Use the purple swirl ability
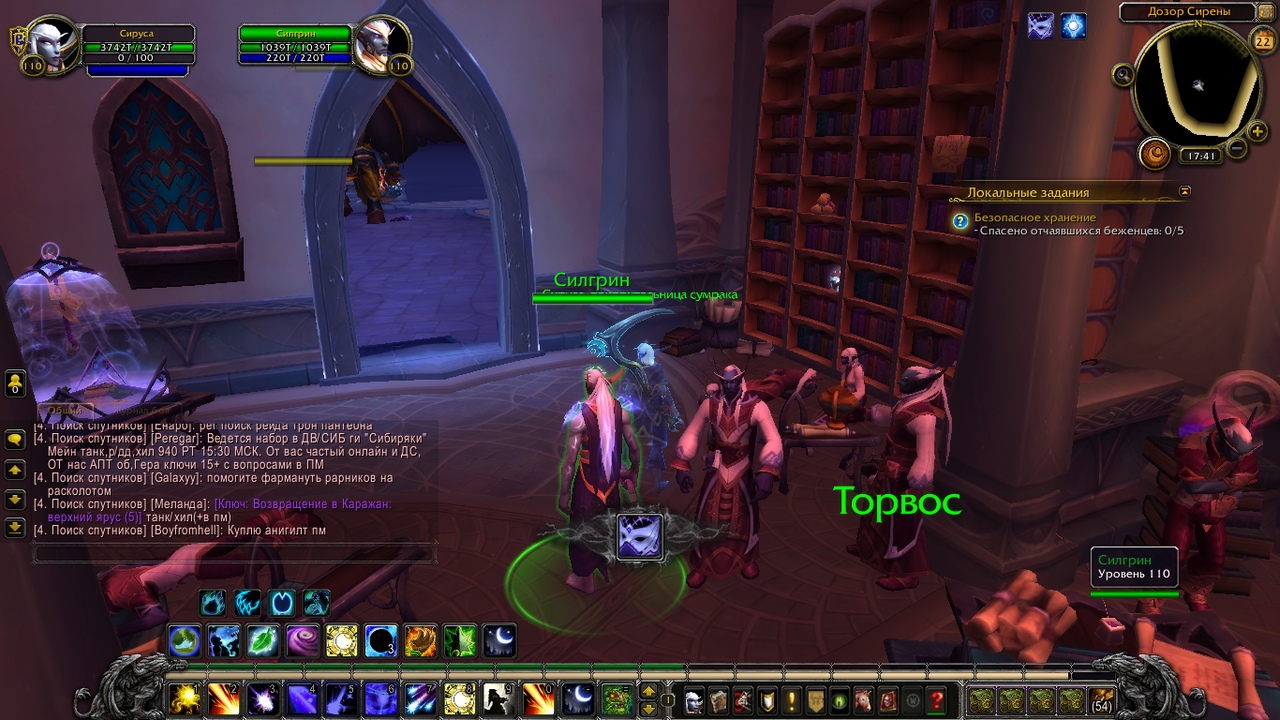This screenshot has height=720, width=1280. tap(303, 640)
